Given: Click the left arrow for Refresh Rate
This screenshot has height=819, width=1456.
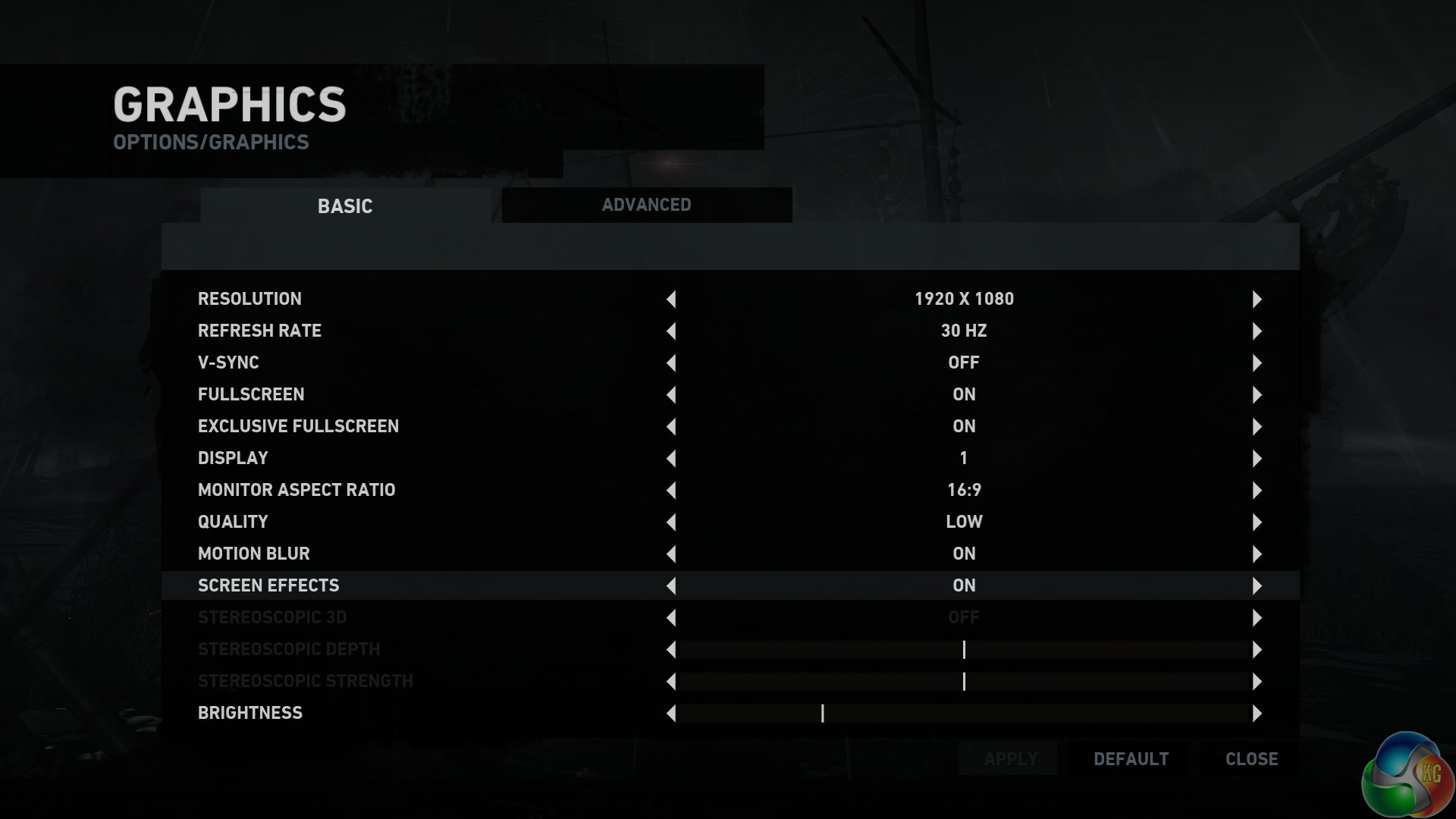Looking at the screenshot, I should click(x=671, y=331).
